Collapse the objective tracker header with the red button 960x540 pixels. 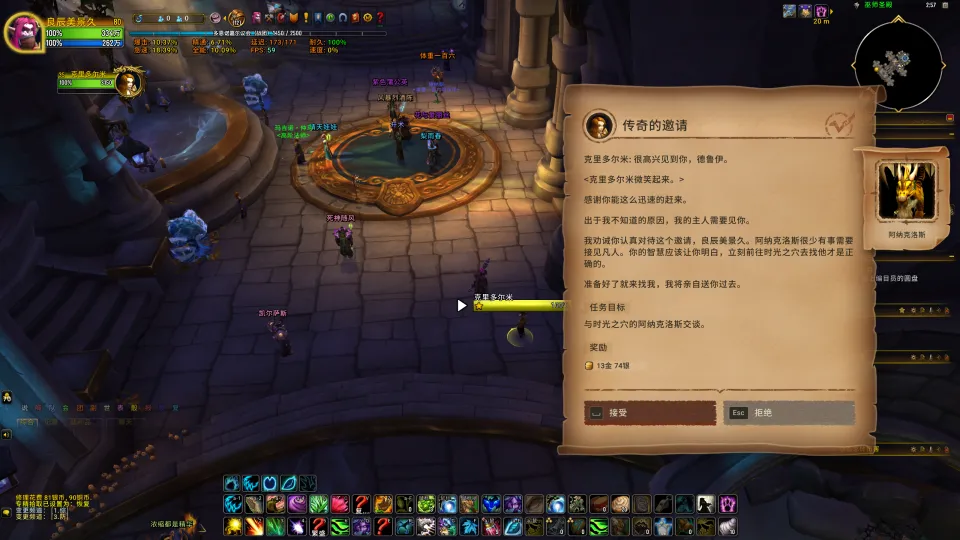(x=950, y=118)
